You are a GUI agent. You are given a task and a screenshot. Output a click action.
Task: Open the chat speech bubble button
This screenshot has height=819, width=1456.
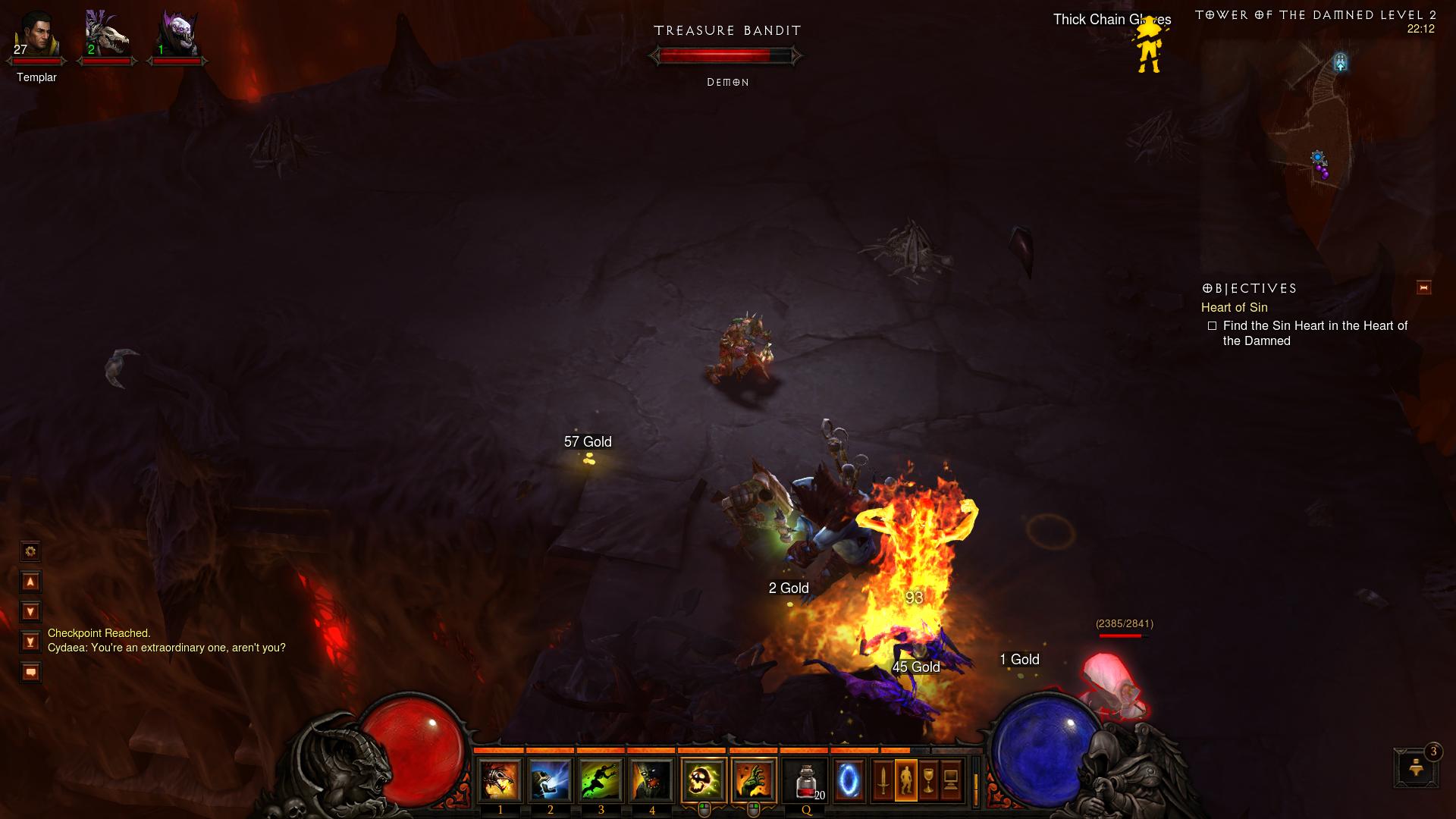click(30, 672)
